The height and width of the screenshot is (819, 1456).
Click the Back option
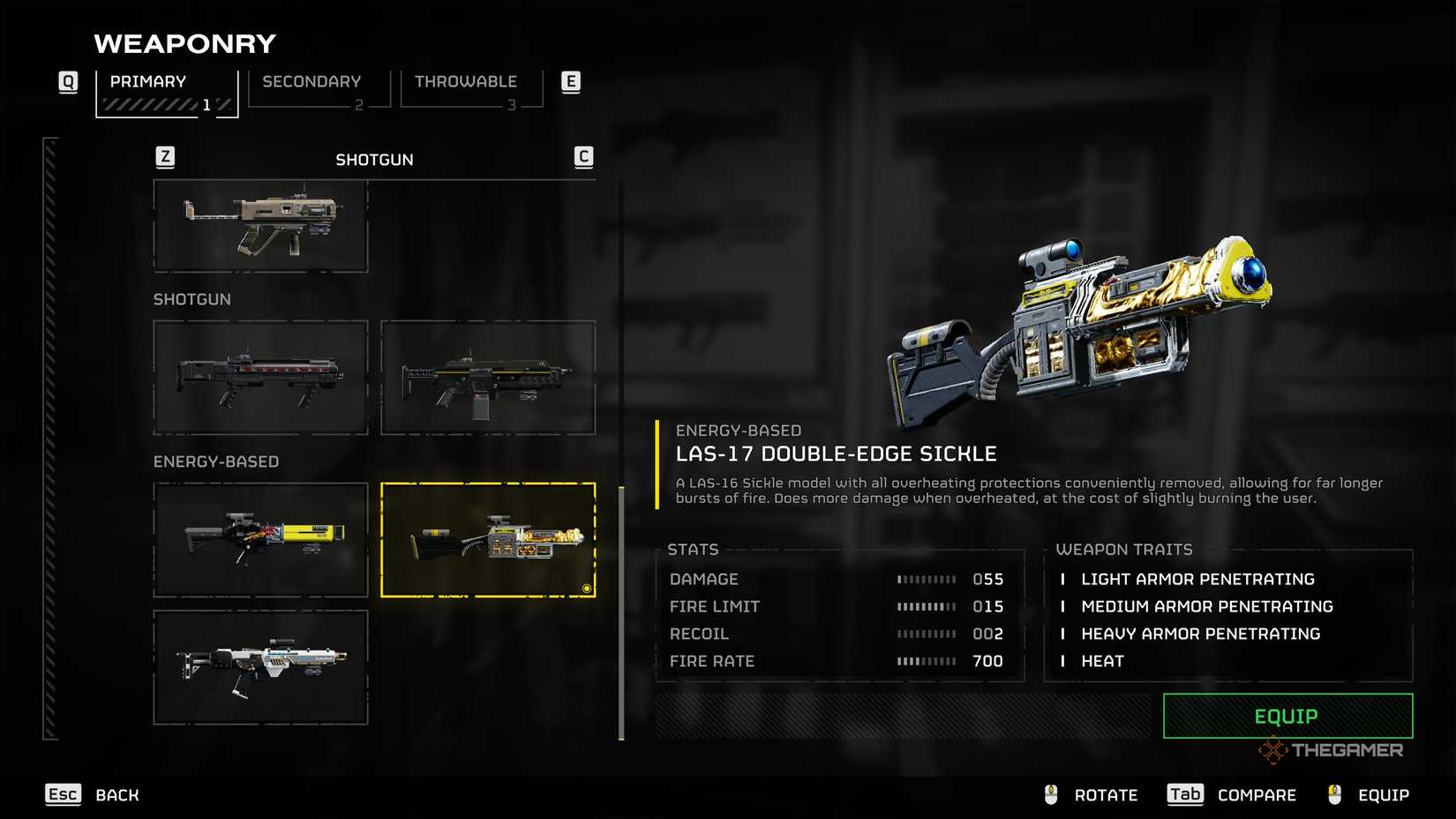pos(93,794)
